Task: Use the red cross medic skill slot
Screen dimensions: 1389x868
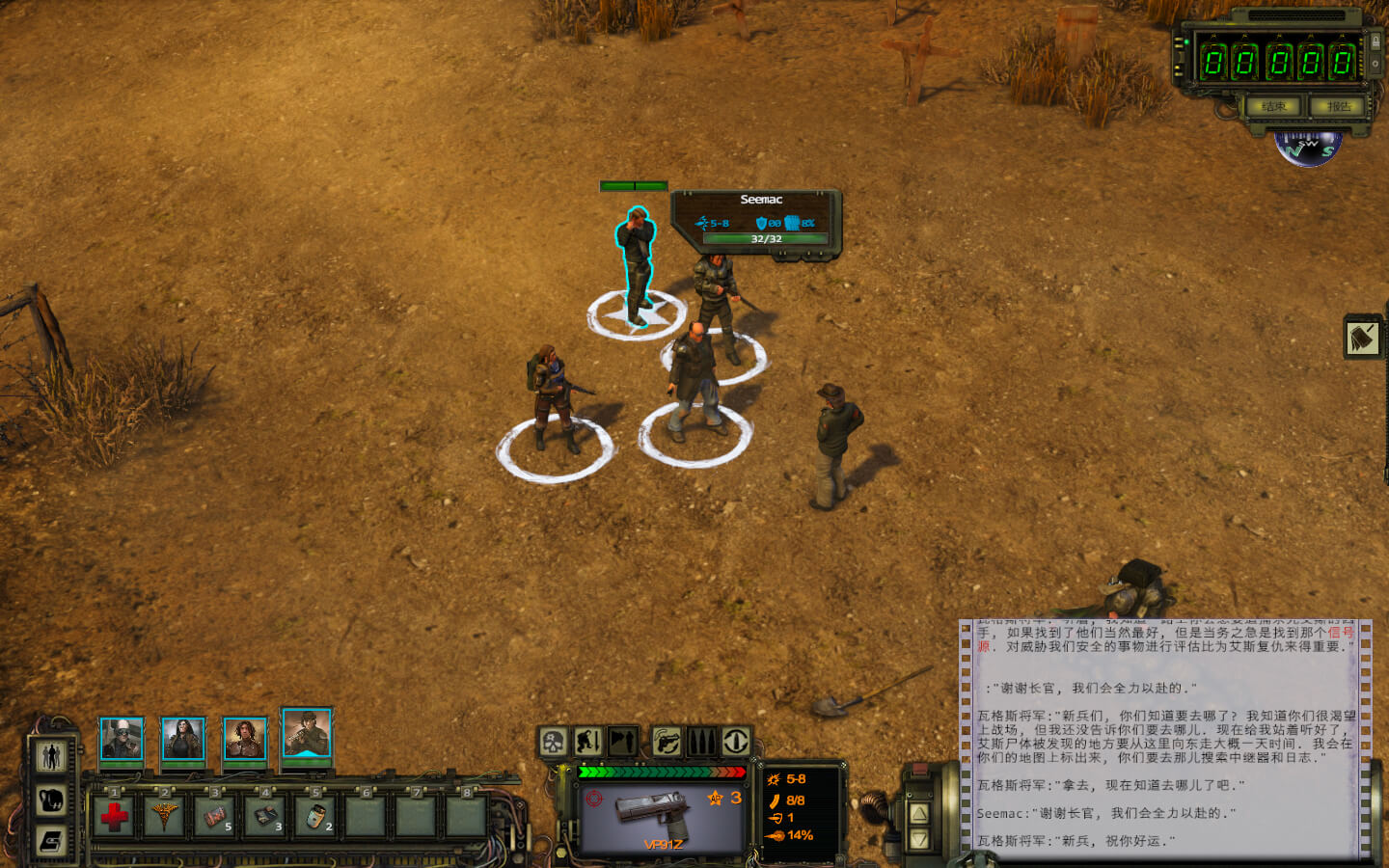Action: point(114,817)
